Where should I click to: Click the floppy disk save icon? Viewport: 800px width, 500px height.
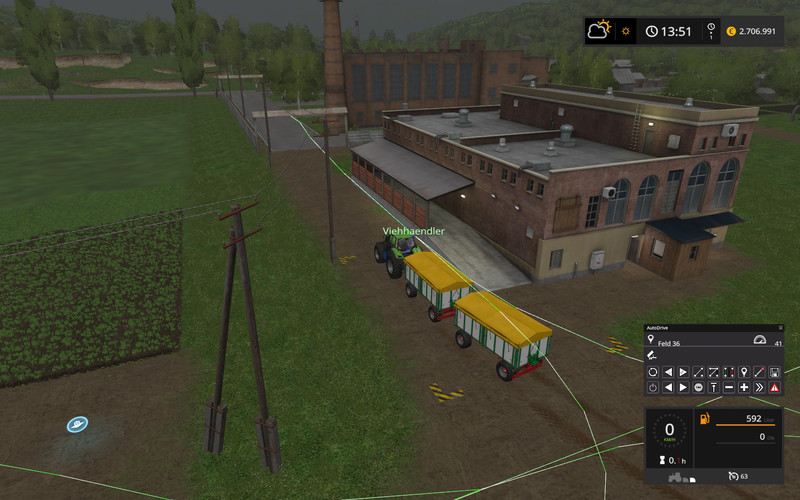774,372
